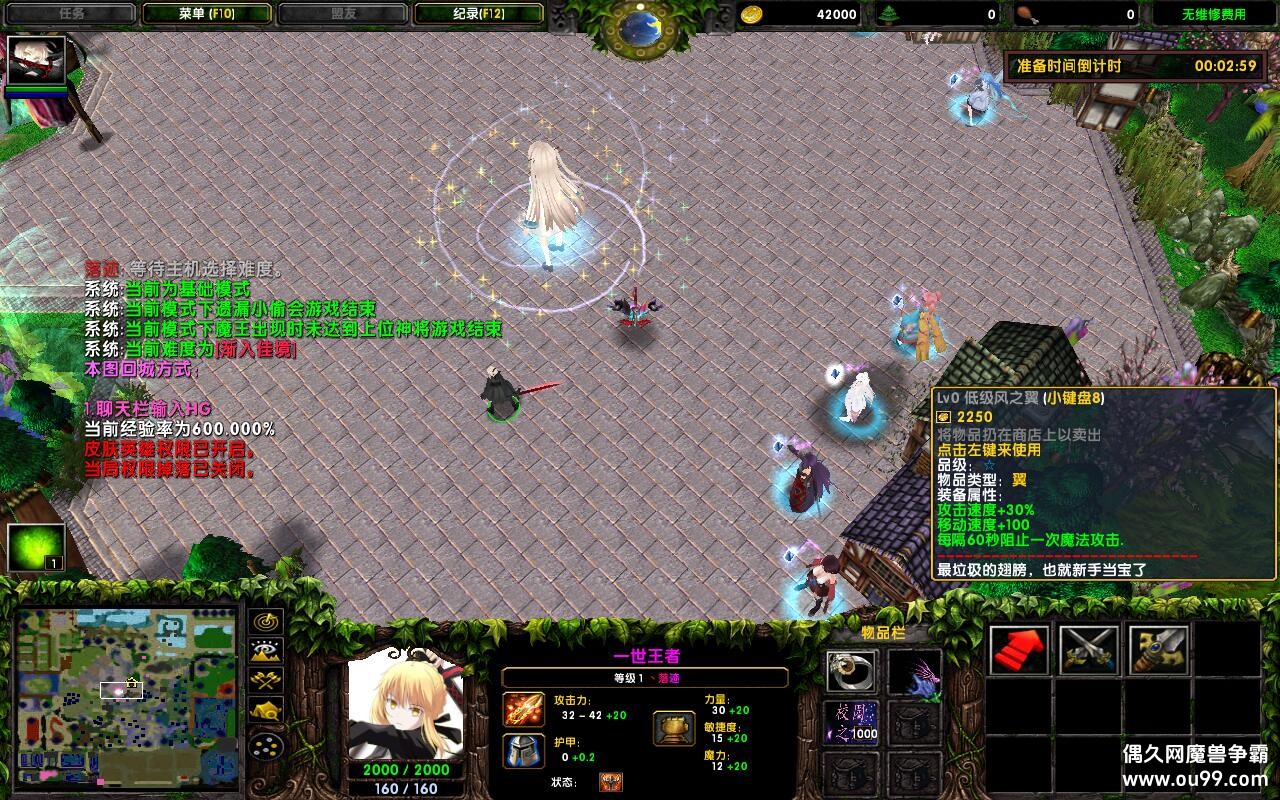Open the 纪录 (F12) log panel
Viewport: 1280px width, 800px height.
(477, 13)
